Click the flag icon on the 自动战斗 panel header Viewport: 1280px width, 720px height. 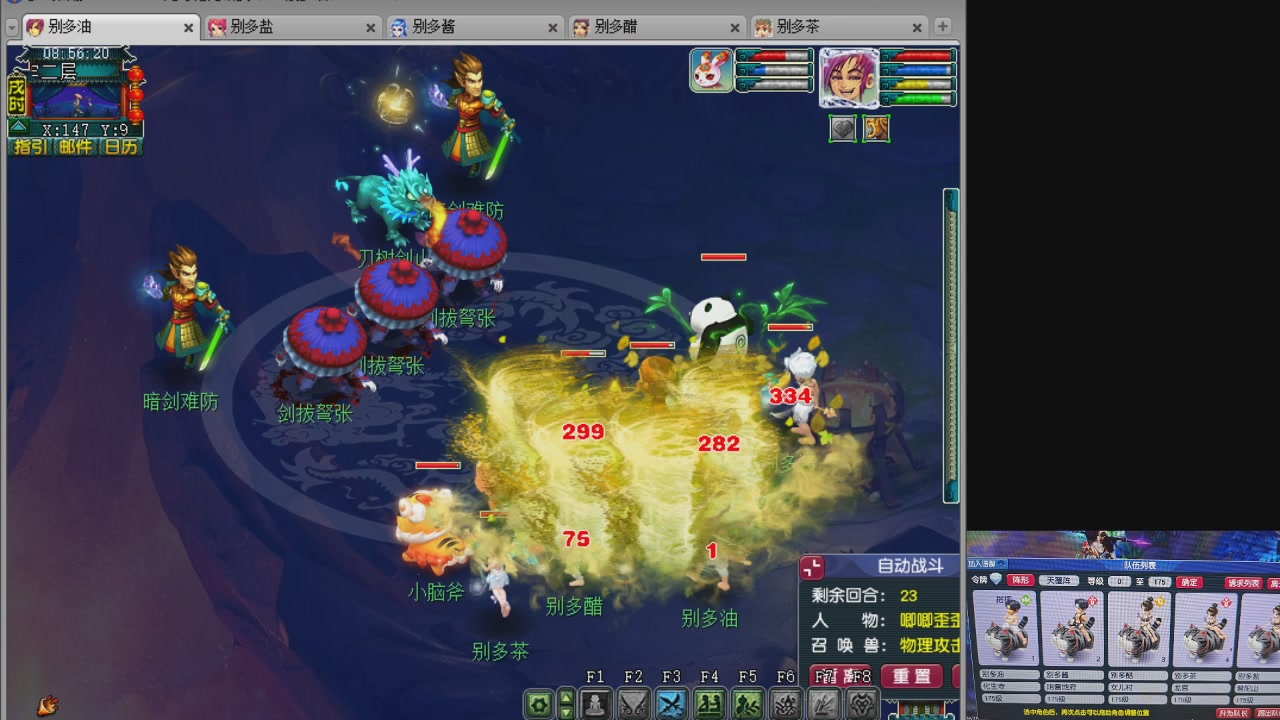(x=812, y=567)
